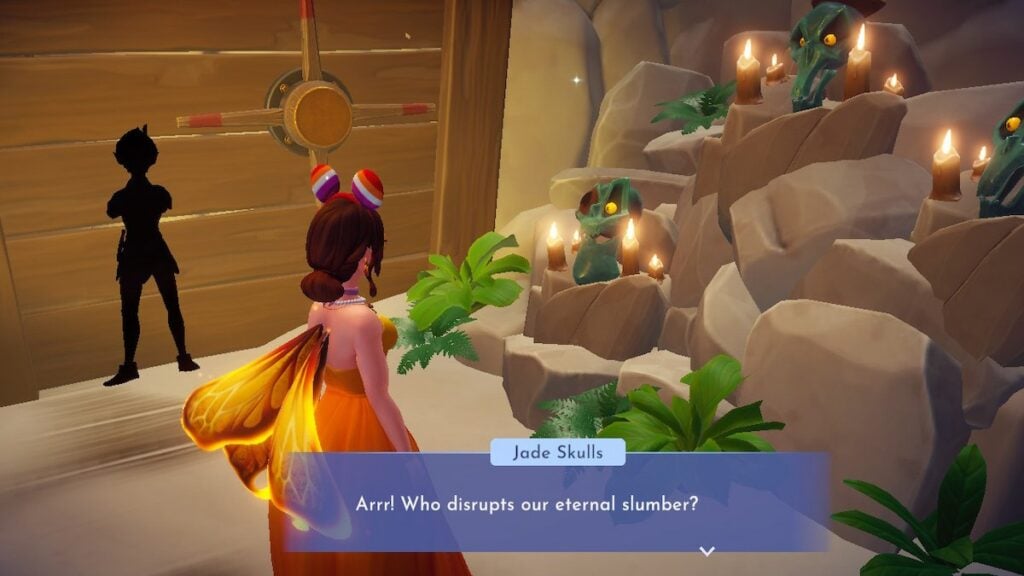Advance dialogue with the down arrow

pos(707,550)
